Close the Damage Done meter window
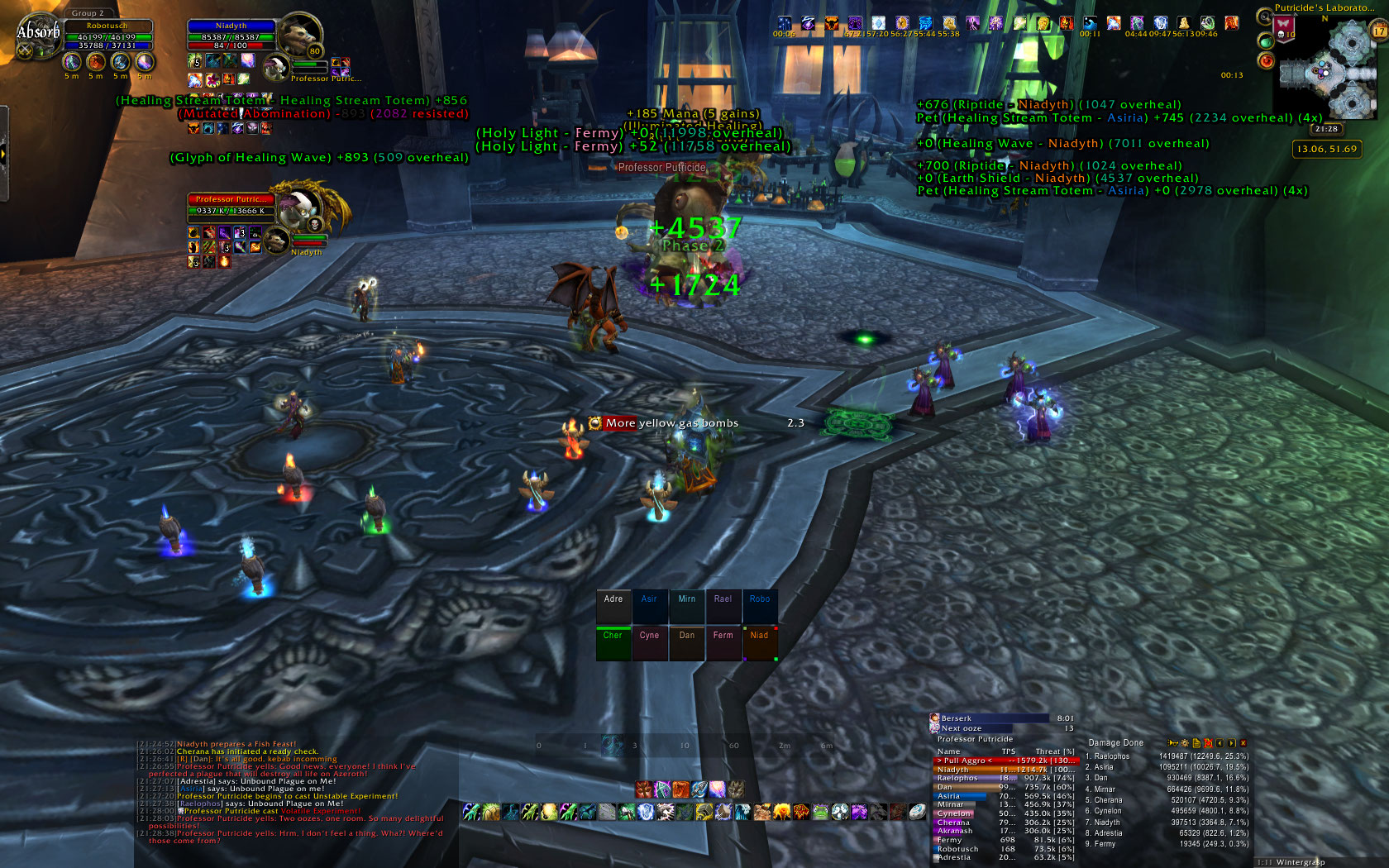Viewport: 1389px width, 868px height. pyautogui.click(x=1243, y=743)
